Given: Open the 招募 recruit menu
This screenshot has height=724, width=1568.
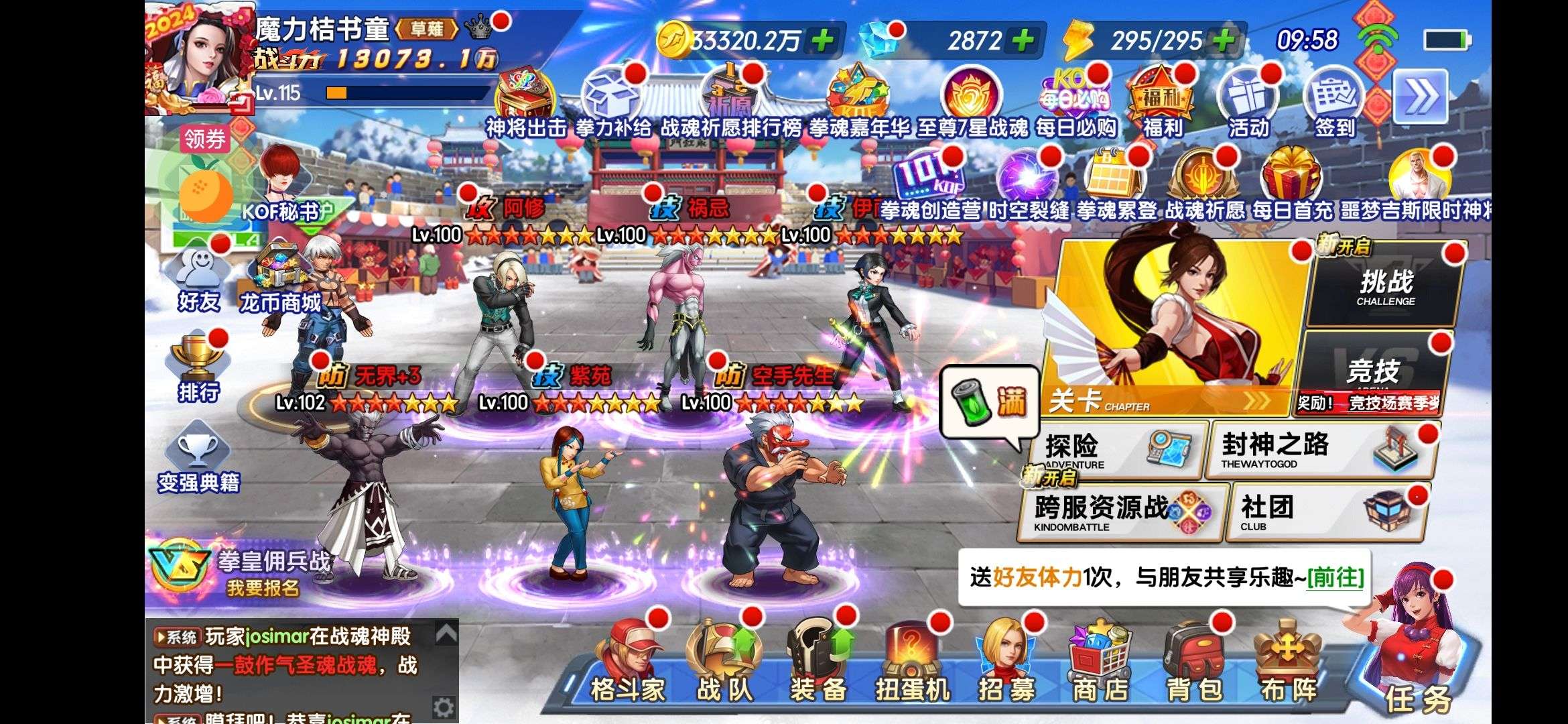Looking at the screenshot, I should tap(1006, 664).
